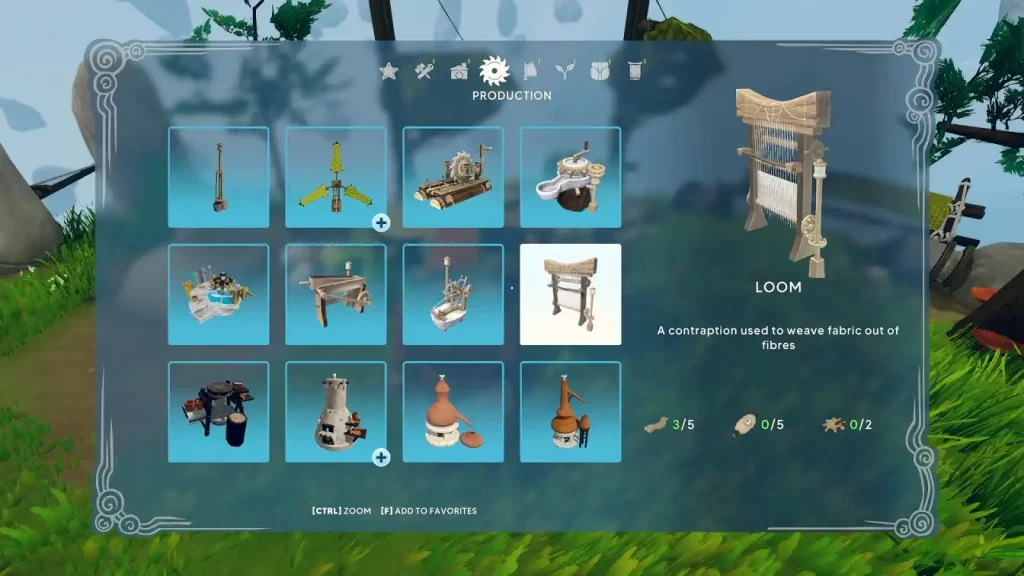This screenshot has width=1024, height=576.
Task: Select the round white workstation with blue top
Action: click(218, 294)
